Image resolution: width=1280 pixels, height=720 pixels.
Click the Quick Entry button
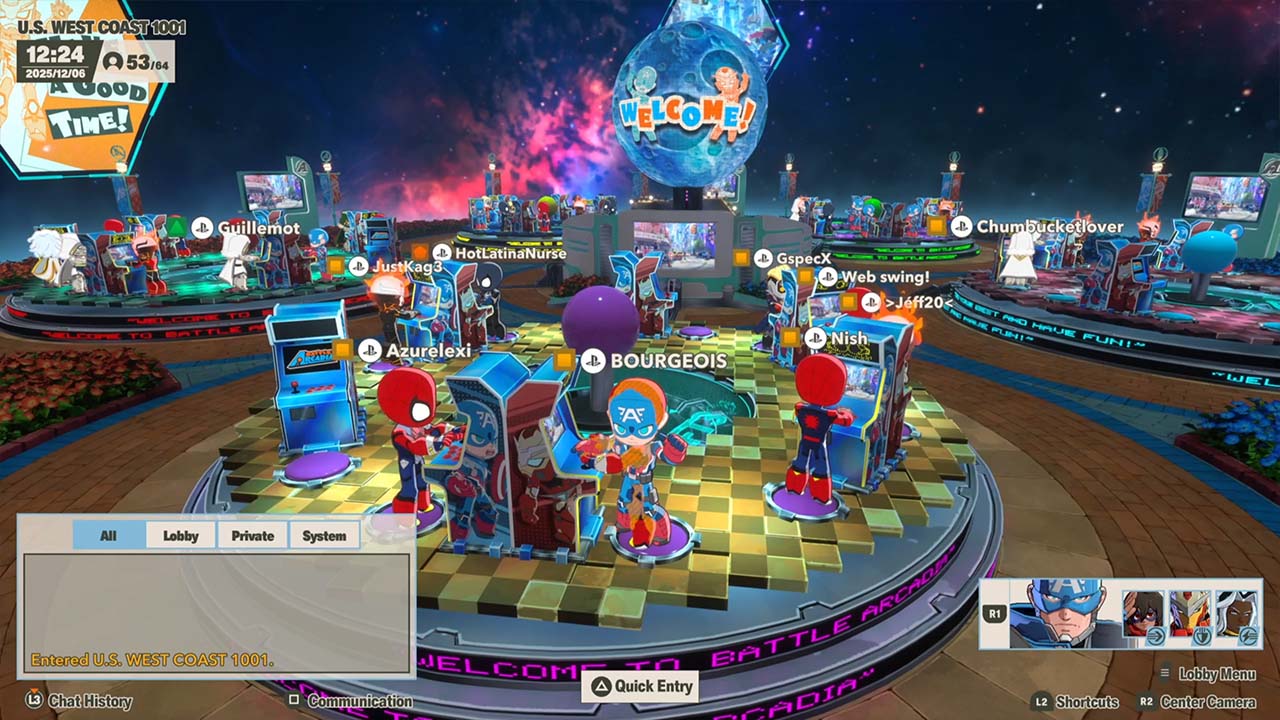coord(640,686)
